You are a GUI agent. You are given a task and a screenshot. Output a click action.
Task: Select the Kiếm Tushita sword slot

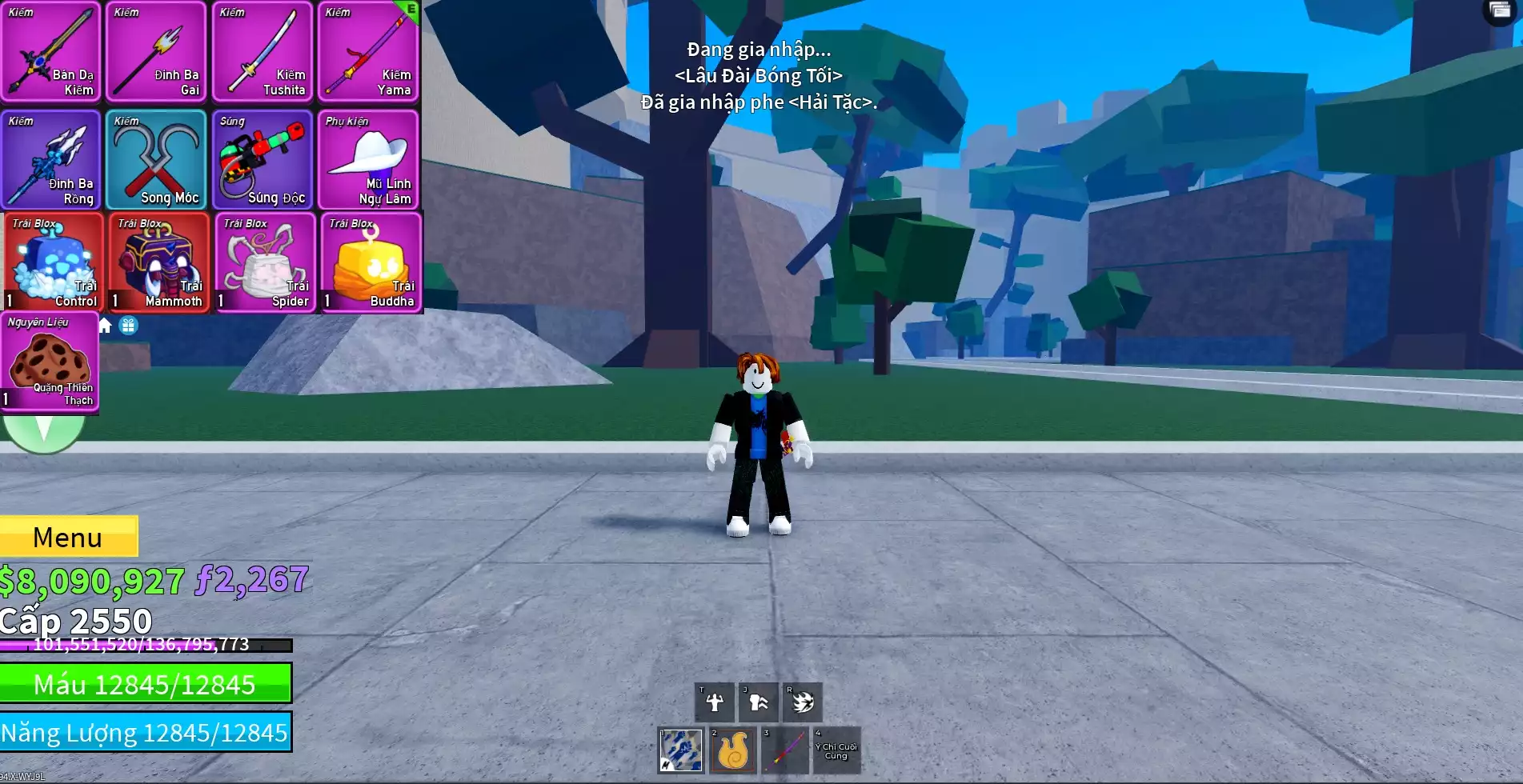pos(263,52)
